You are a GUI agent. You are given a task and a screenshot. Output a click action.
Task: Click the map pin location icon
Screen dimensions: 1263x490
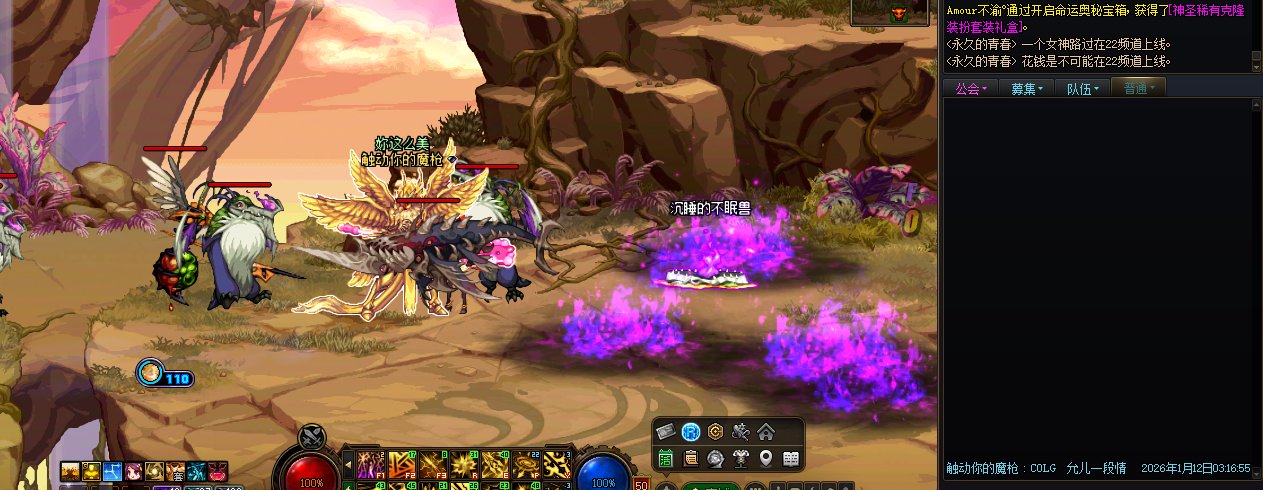coord(766,459)
